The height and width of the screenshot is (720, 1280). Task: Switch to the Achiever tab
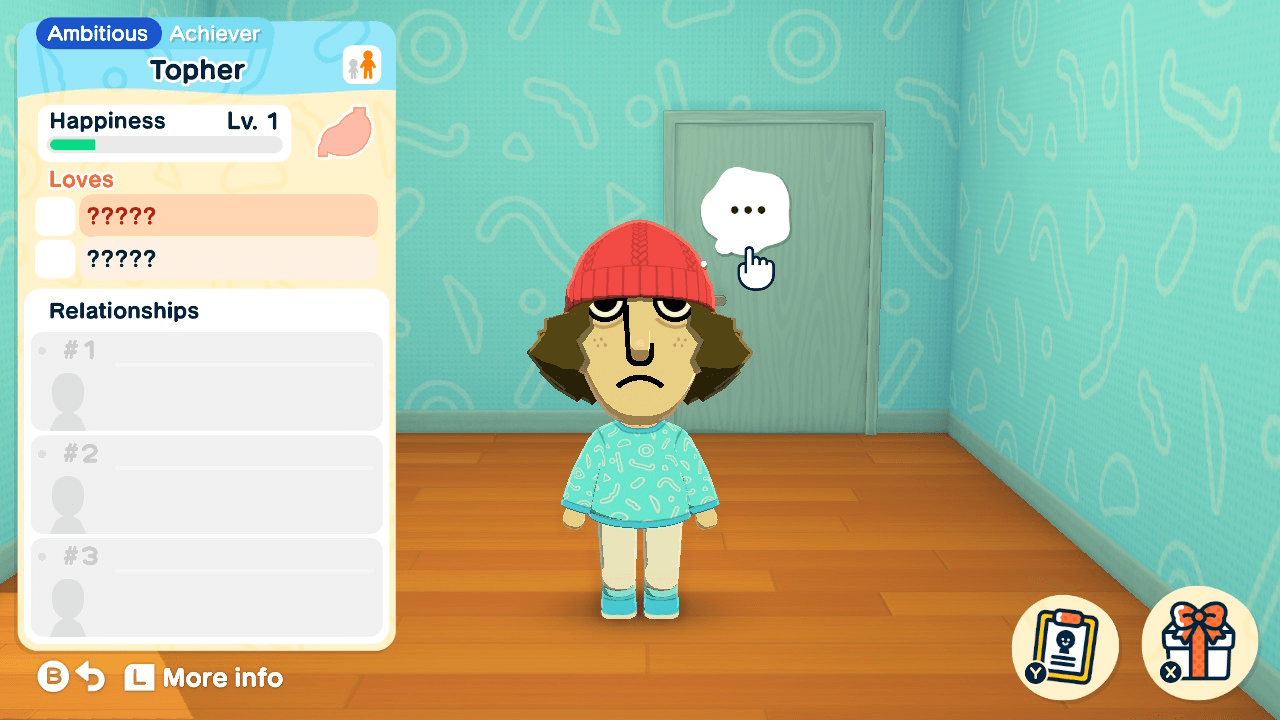click(x=214, y=33)
